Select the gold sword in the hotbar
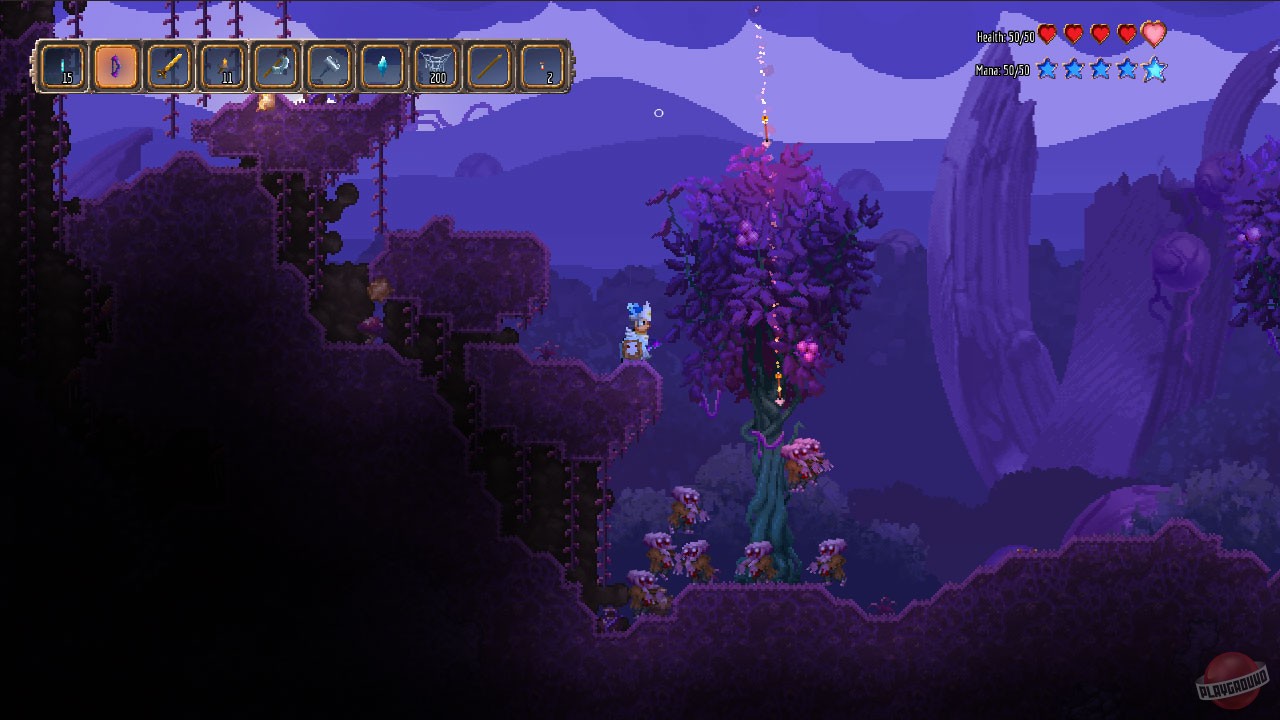The height and width of the screenshot is (720, 1280). [170, 67]
